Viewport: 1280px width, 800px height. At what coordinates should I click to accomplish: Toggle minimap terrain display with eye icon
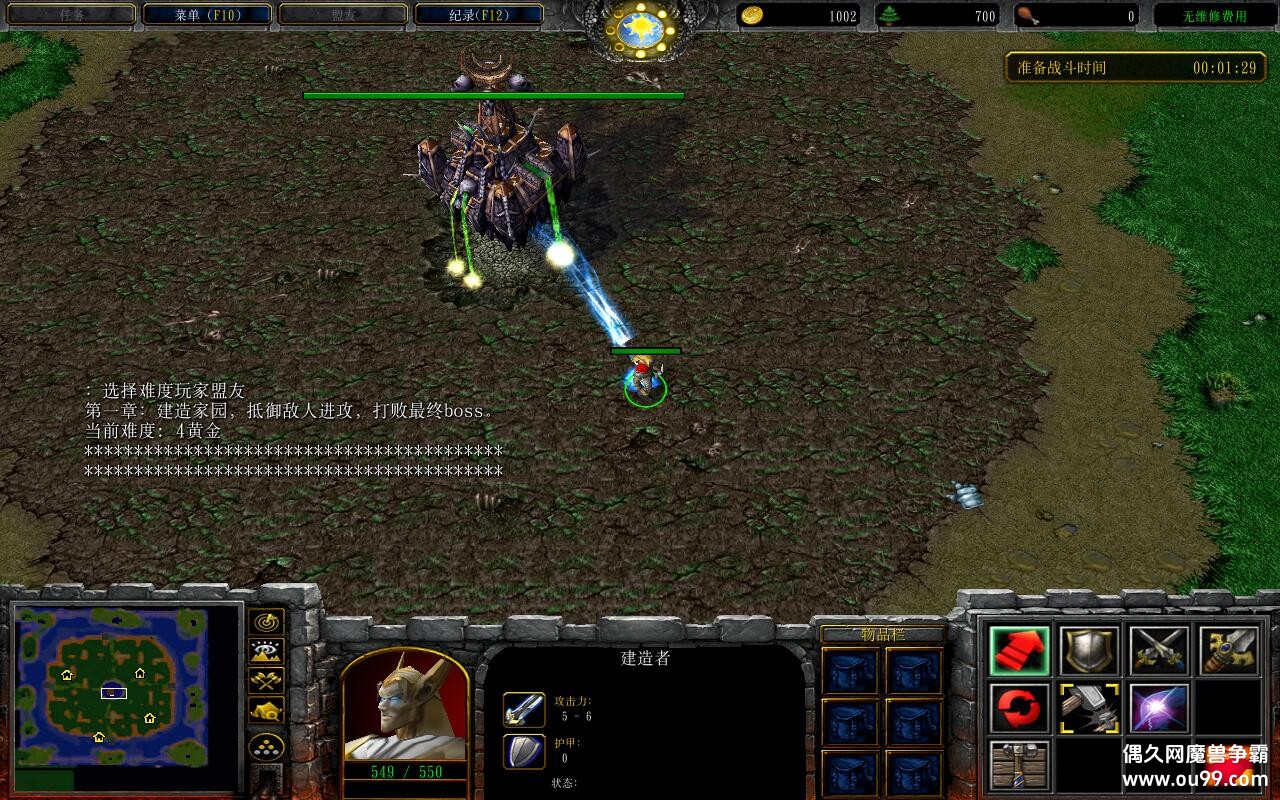tap(266, 652)
